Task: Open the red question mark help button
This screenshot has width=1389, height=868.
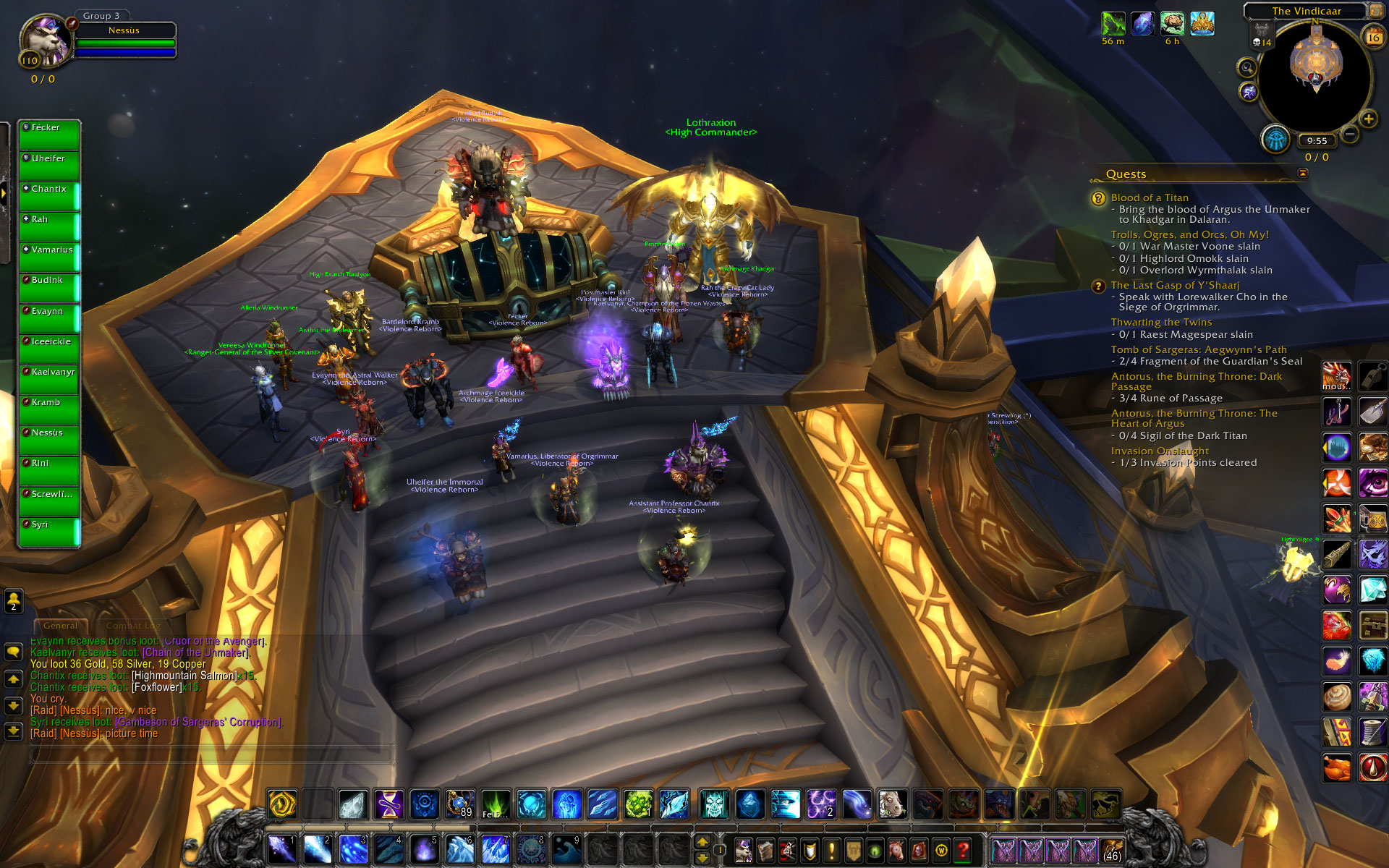Action: 963,850
